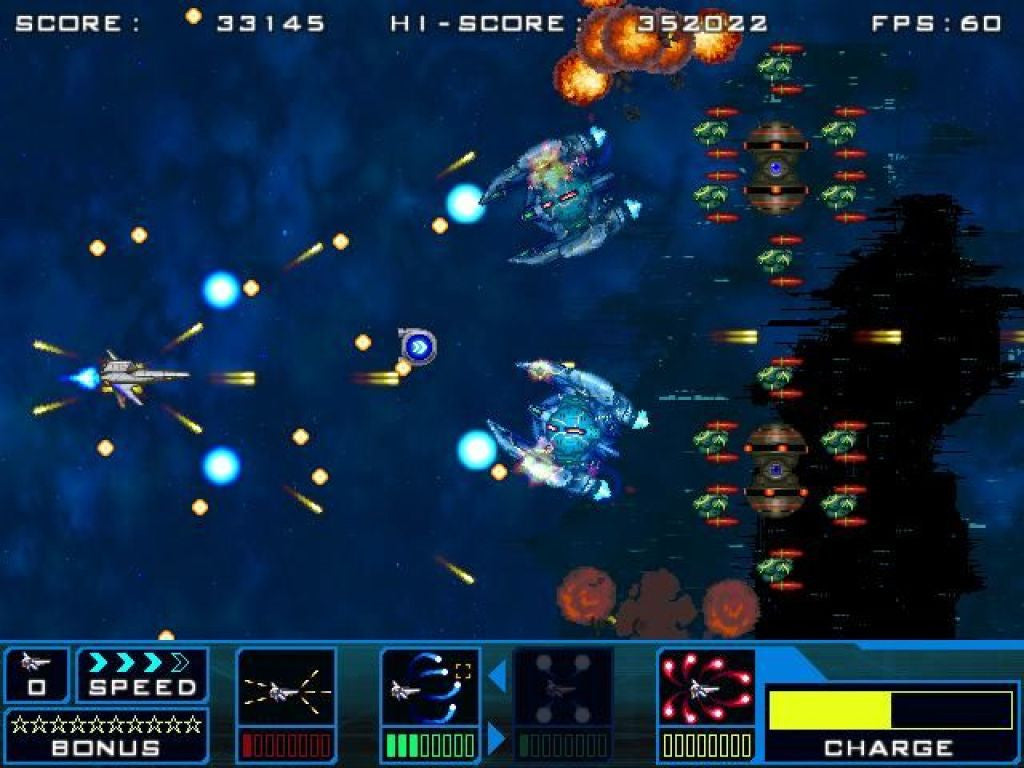Choose the blue homing orb weapon icon

point(430,688)
